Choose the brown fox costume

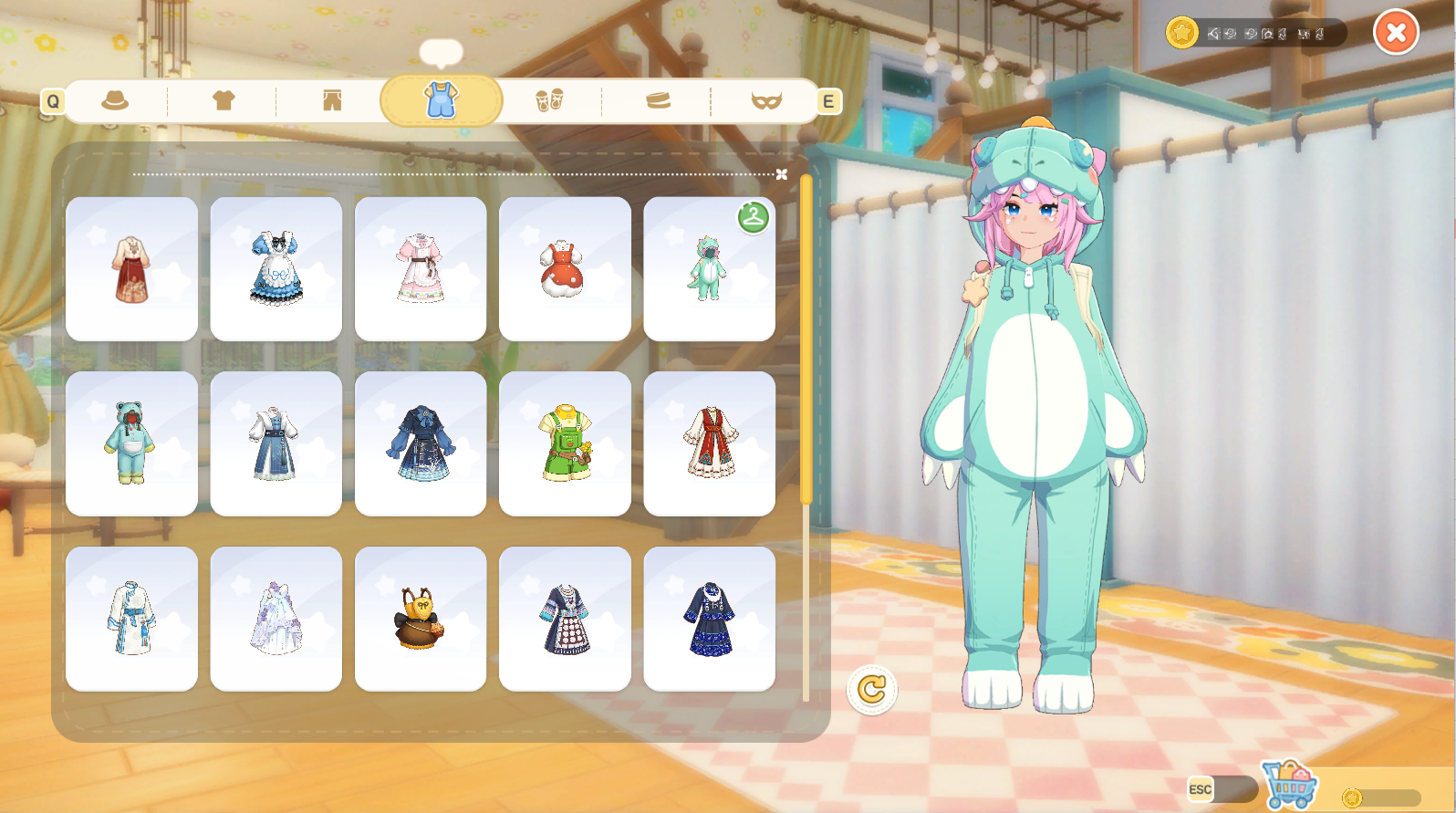421,619
